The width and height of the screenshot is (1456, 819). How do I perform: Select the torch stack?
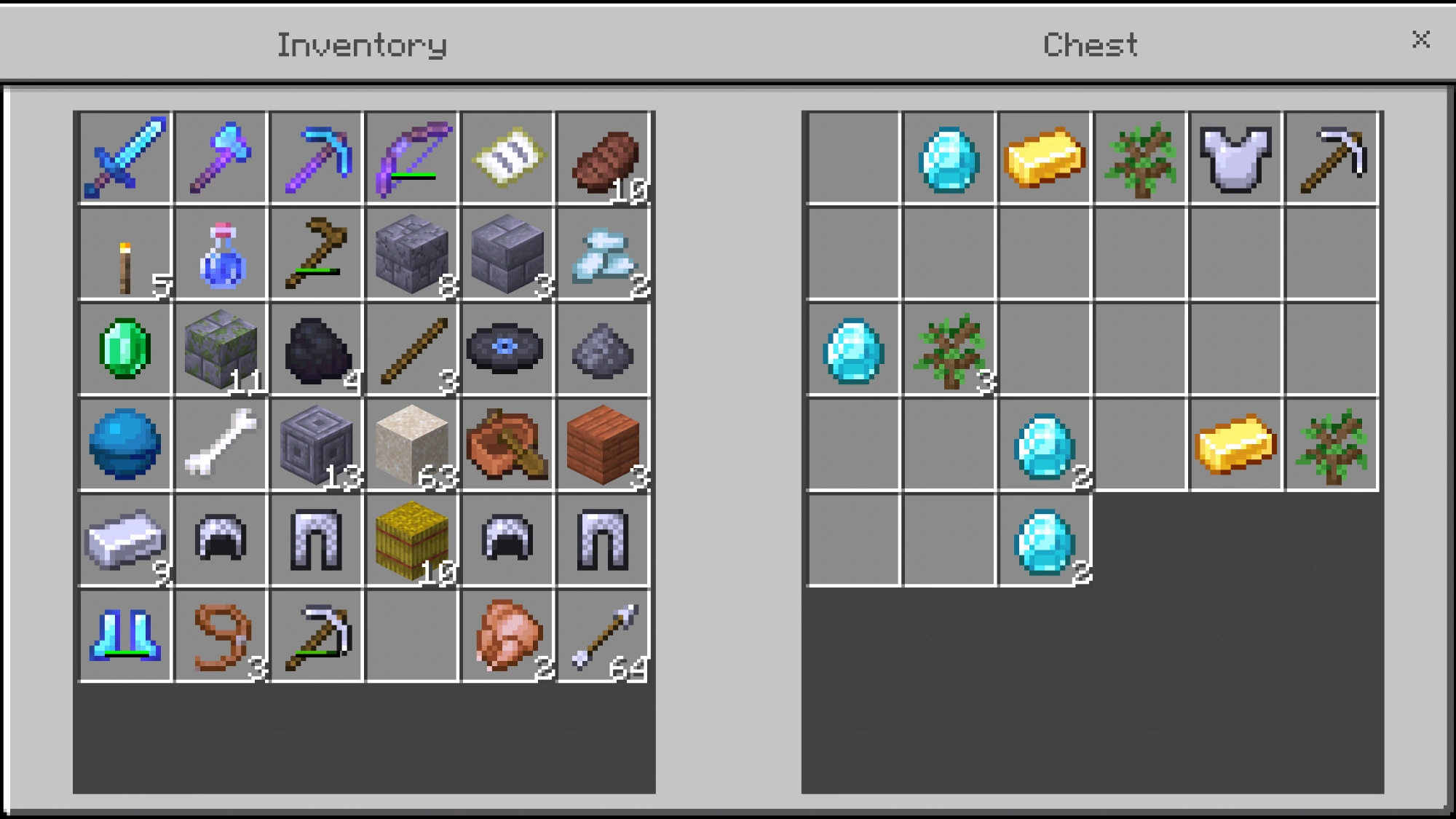point(124,253)
